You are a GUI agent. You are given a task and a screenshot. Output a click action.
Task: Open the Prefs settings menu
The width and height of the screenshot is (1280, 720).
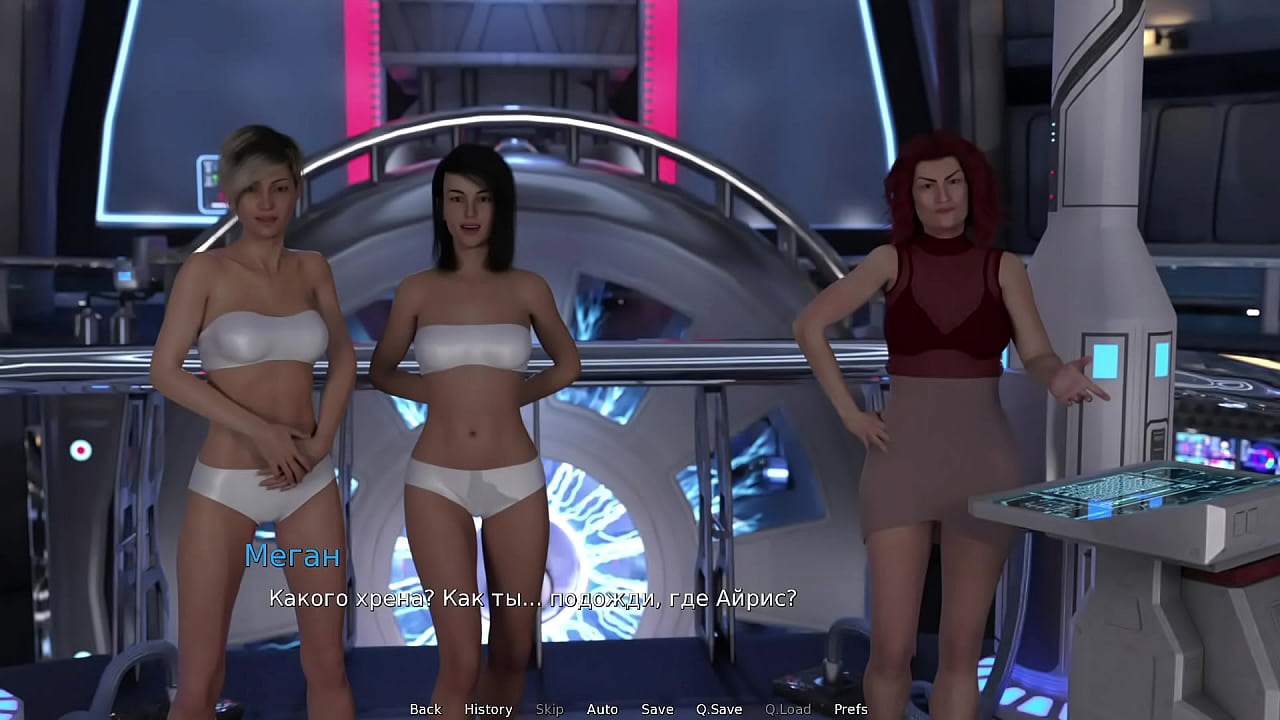[851, 709]
